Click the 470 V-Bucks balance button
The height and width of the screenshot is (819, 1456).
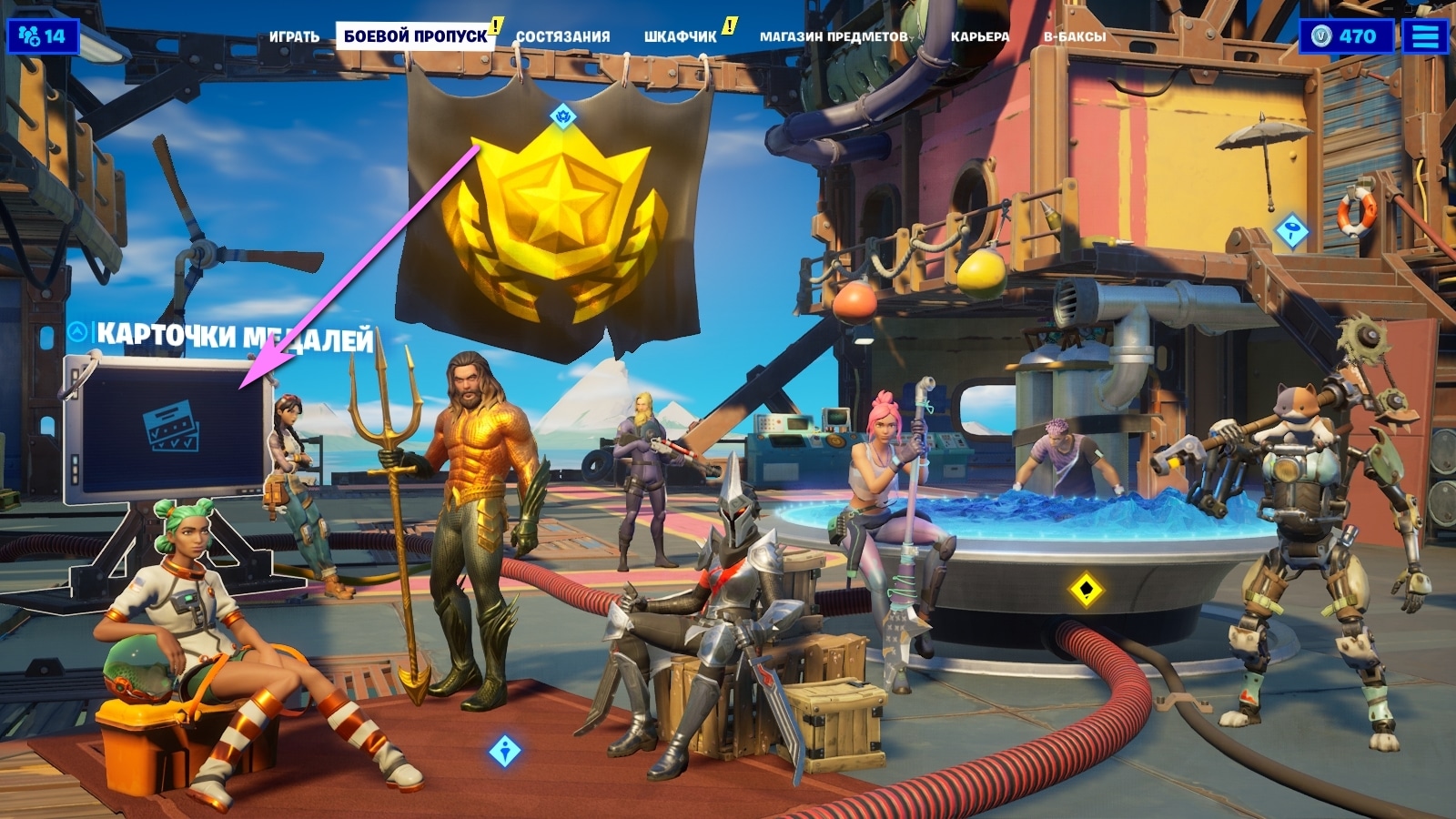point(1345,36)
